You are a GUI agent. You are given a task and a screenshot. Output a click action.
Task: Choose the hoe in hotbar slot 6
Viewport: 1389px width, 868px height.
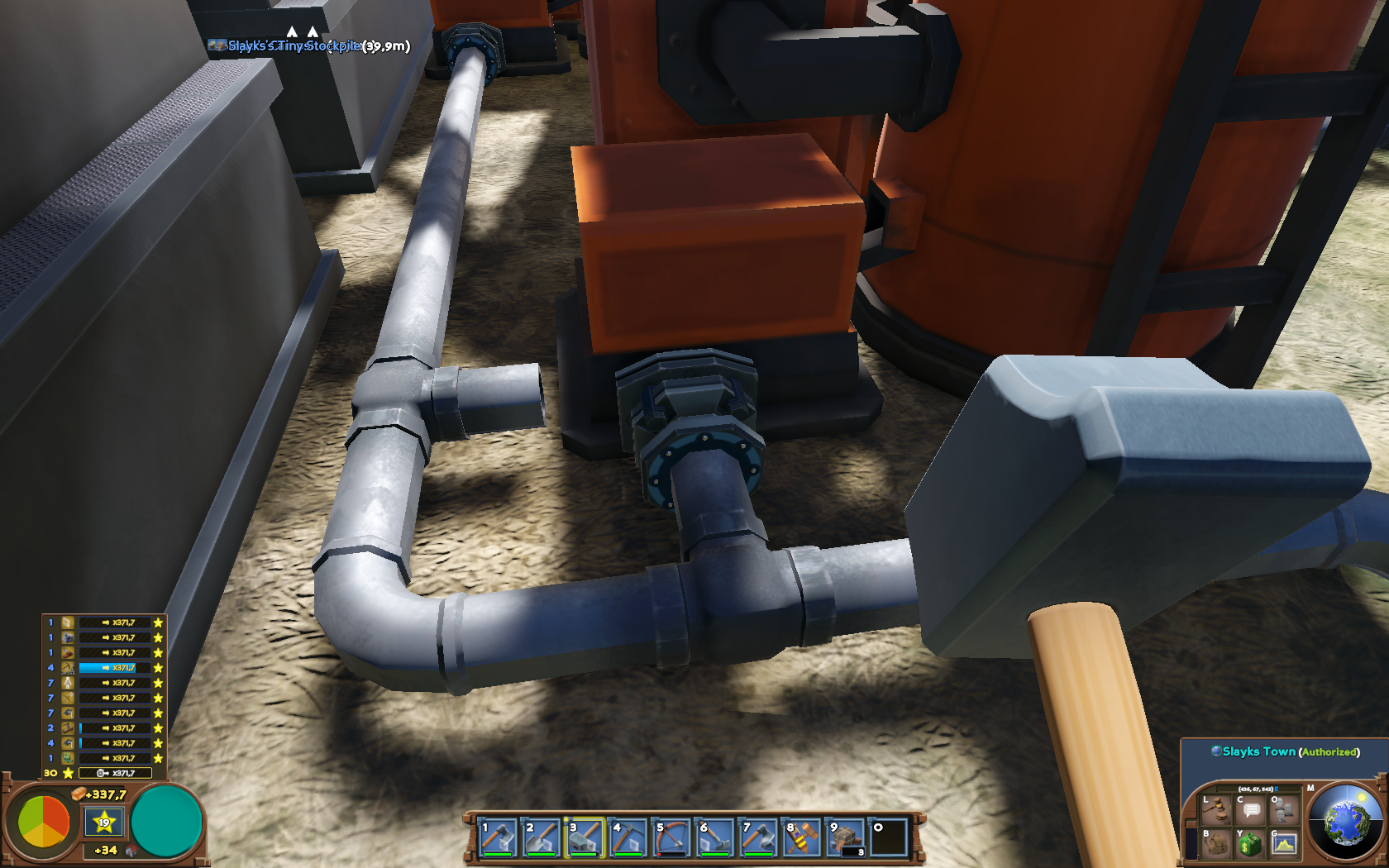(x=714, y=837)
